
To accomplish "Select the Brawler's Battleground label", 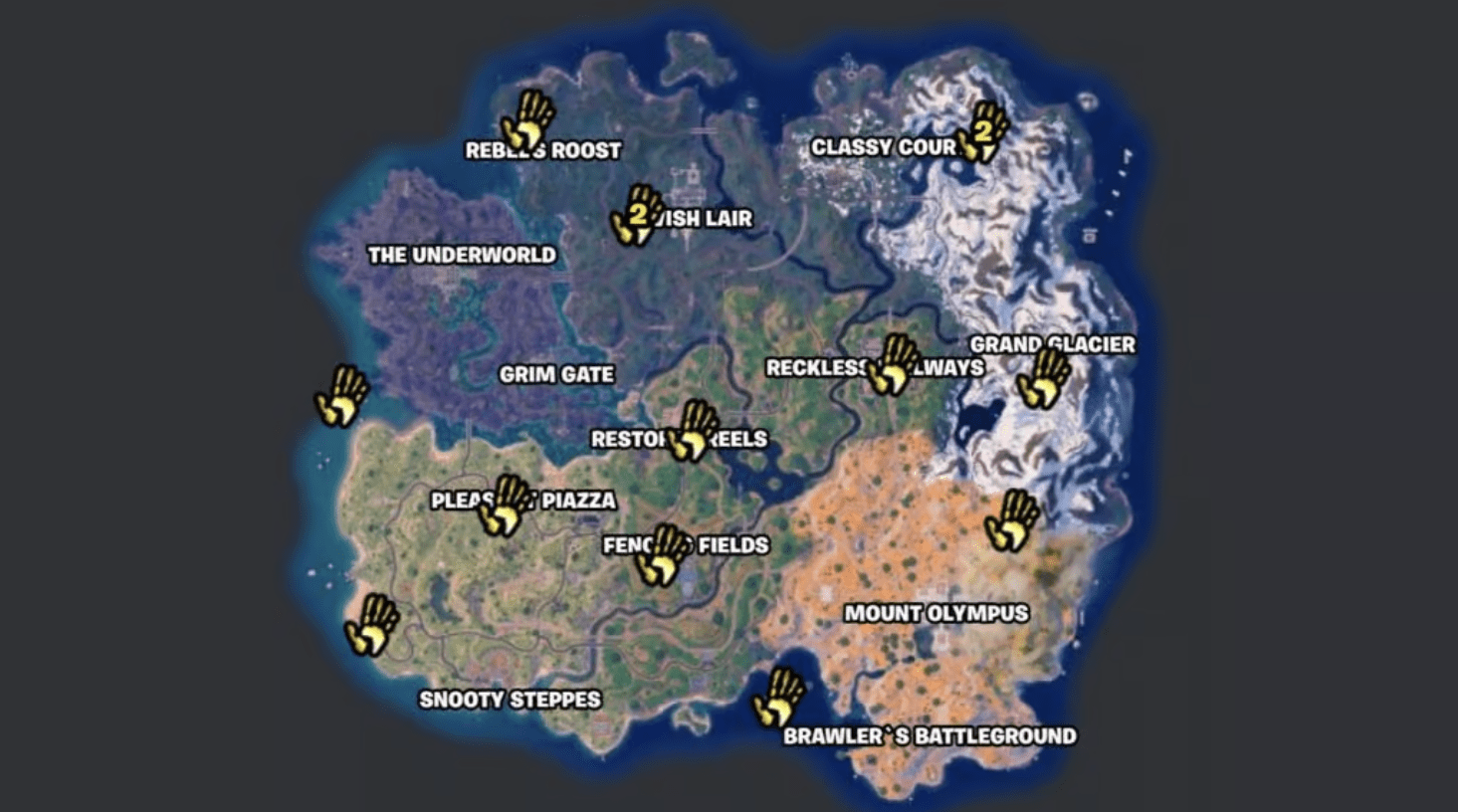I will click(930, 736).
